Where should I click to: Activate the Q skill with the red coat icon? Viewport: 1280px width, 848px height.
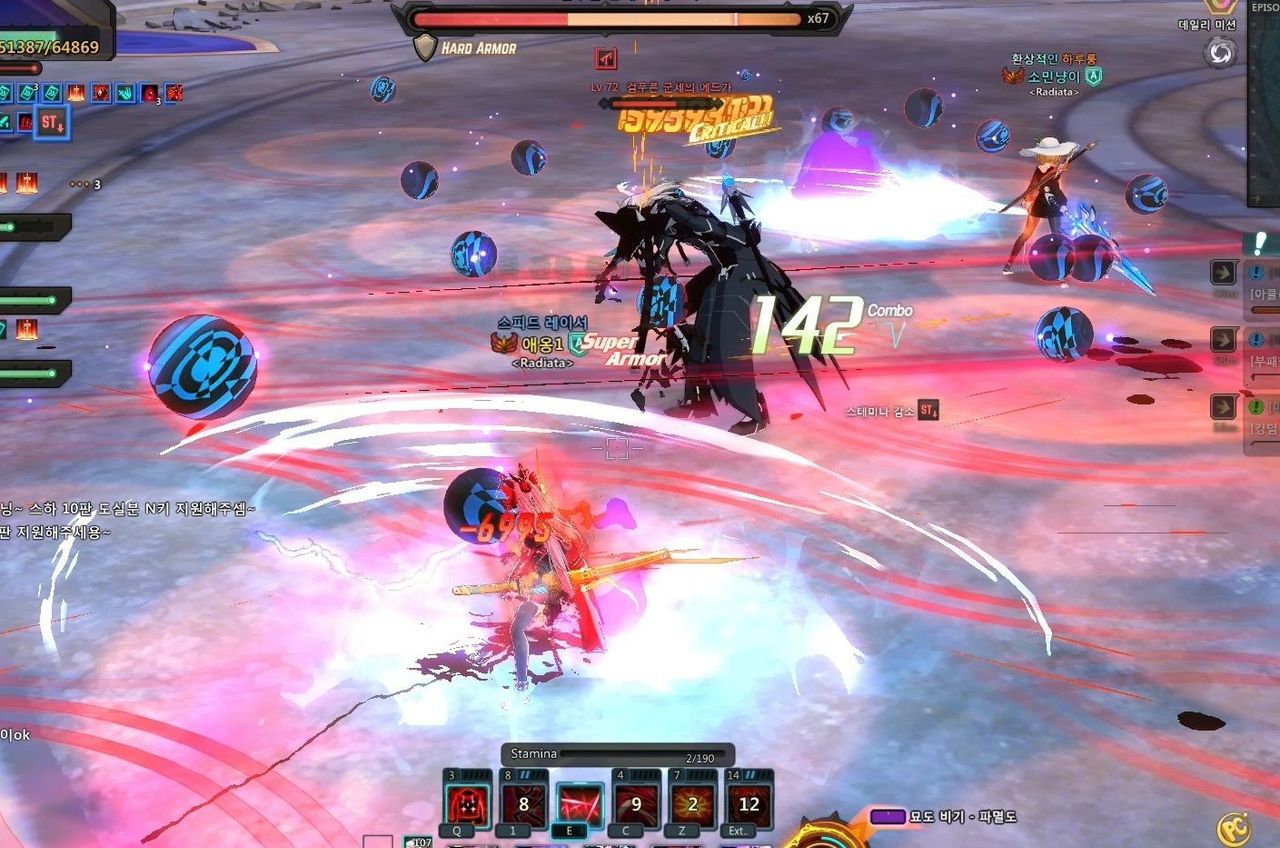click(466, 805)
